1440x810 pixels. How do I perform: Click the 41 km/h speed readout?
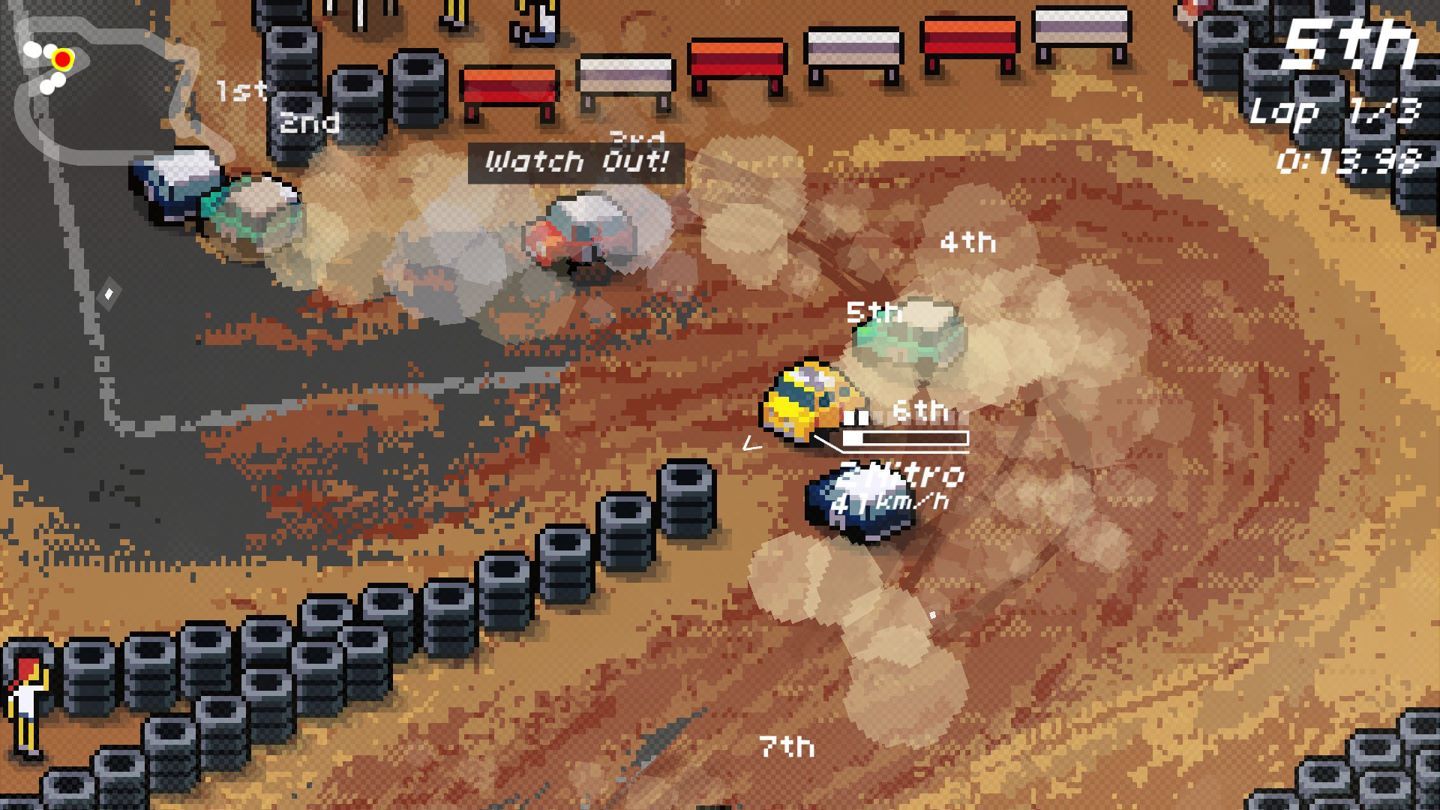[886, 505]
